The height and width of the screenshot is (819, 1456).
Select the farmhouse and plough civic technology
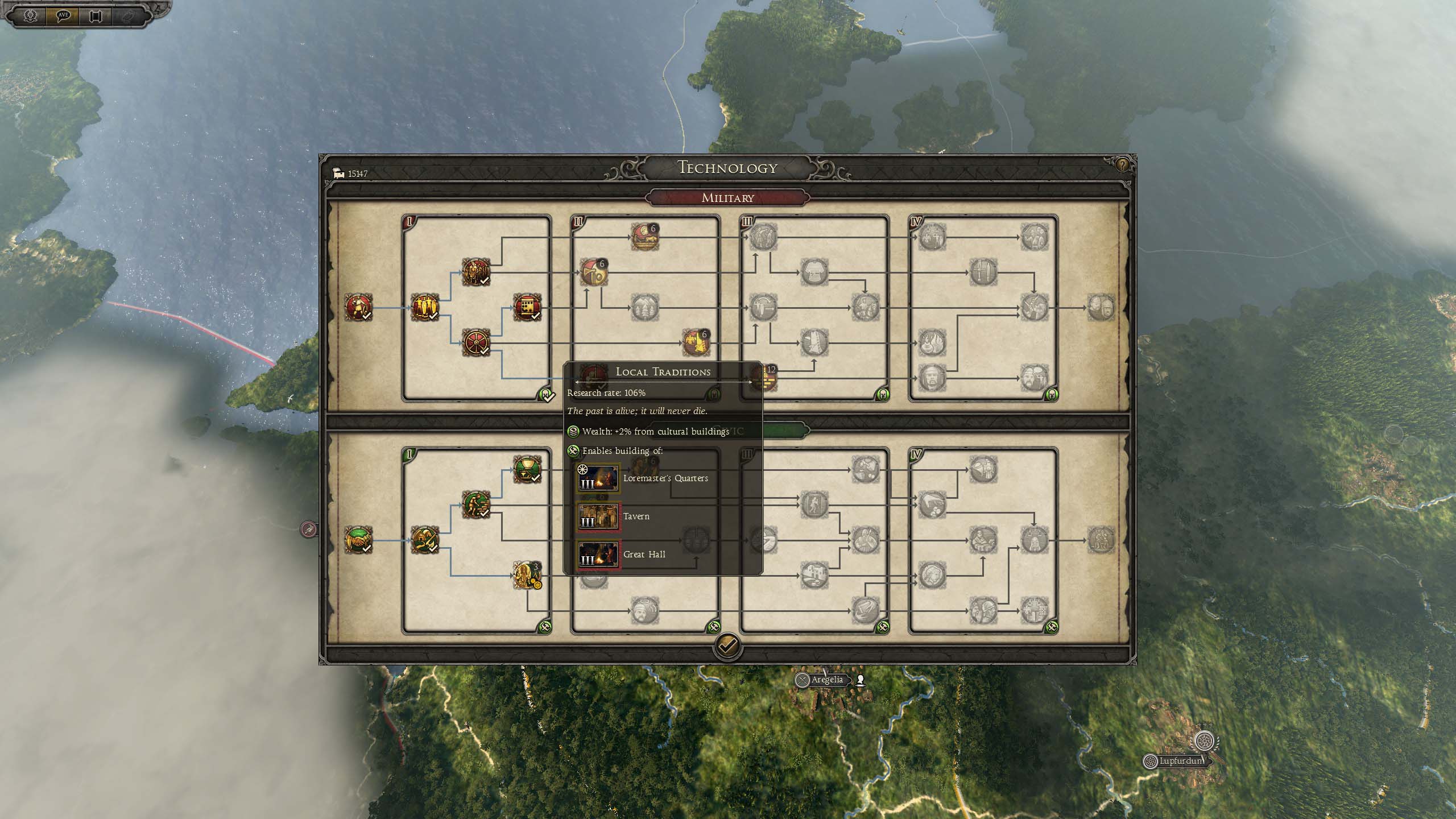tap(424, 540)
